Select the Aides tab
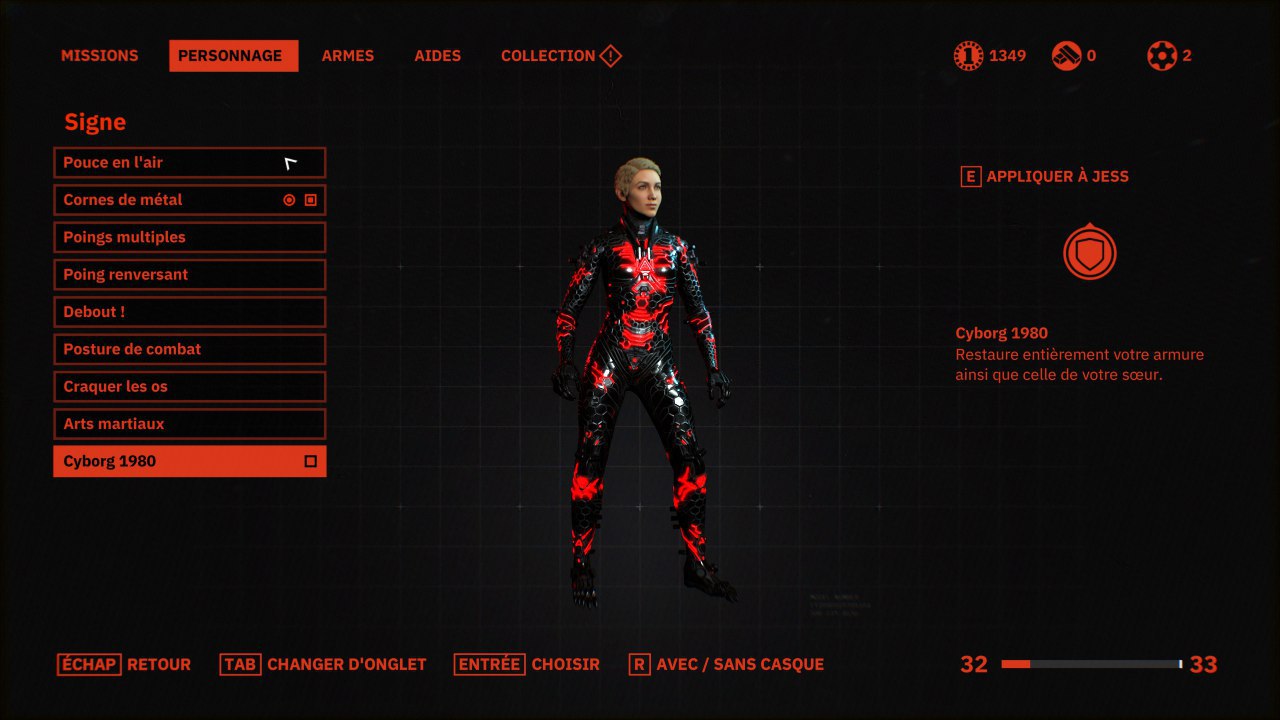Image resolution: width=1280 pixels, height=720 pixels. click(437, 56)
